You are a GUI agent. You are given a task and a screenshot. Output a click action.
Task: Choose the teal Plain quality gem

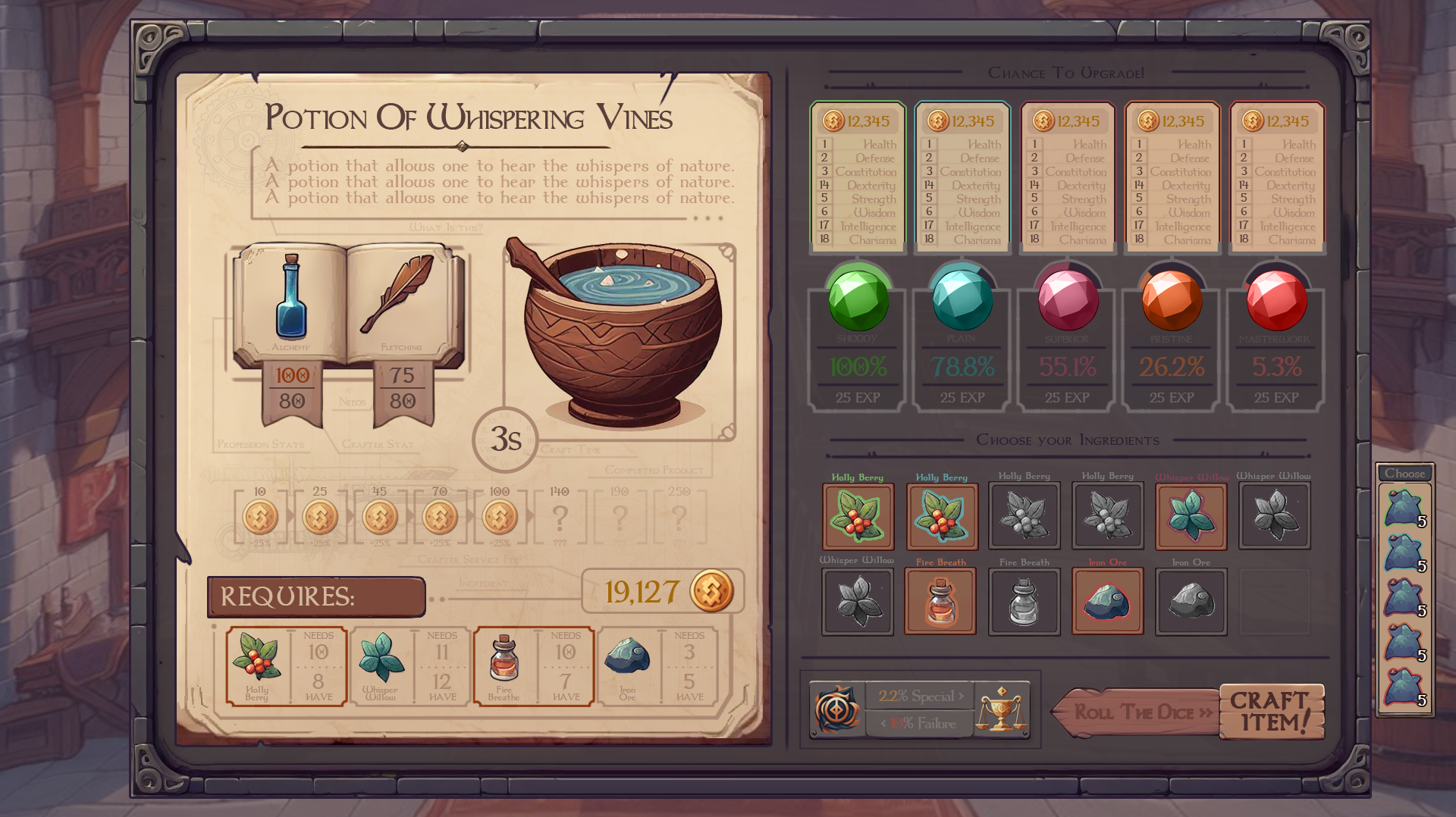click(962, 299)
